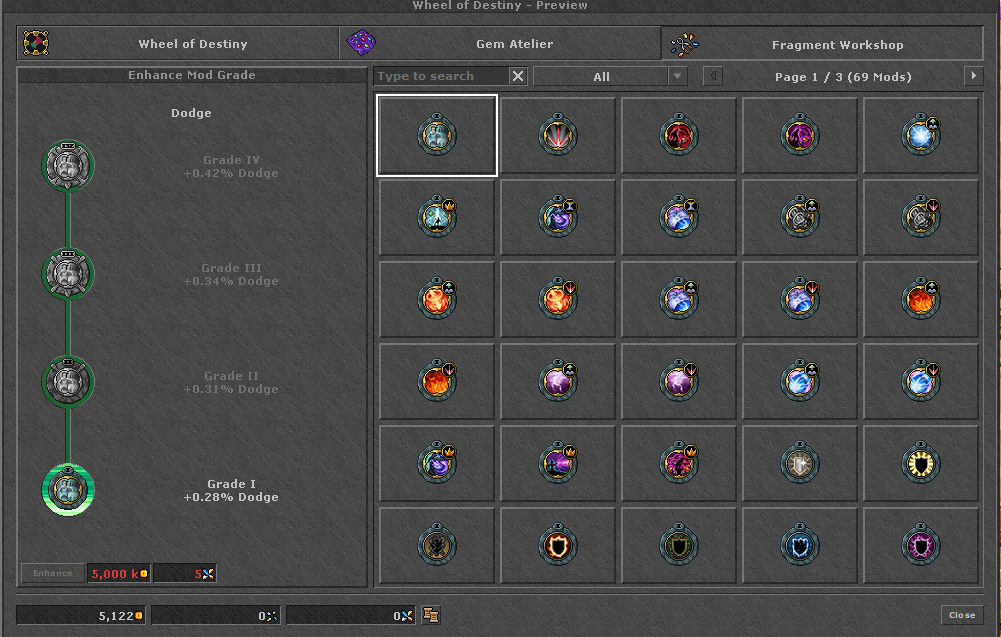Screen dimensions: 1001x637
Task: Go to the next mods page
Action: (x=973, y=76)
